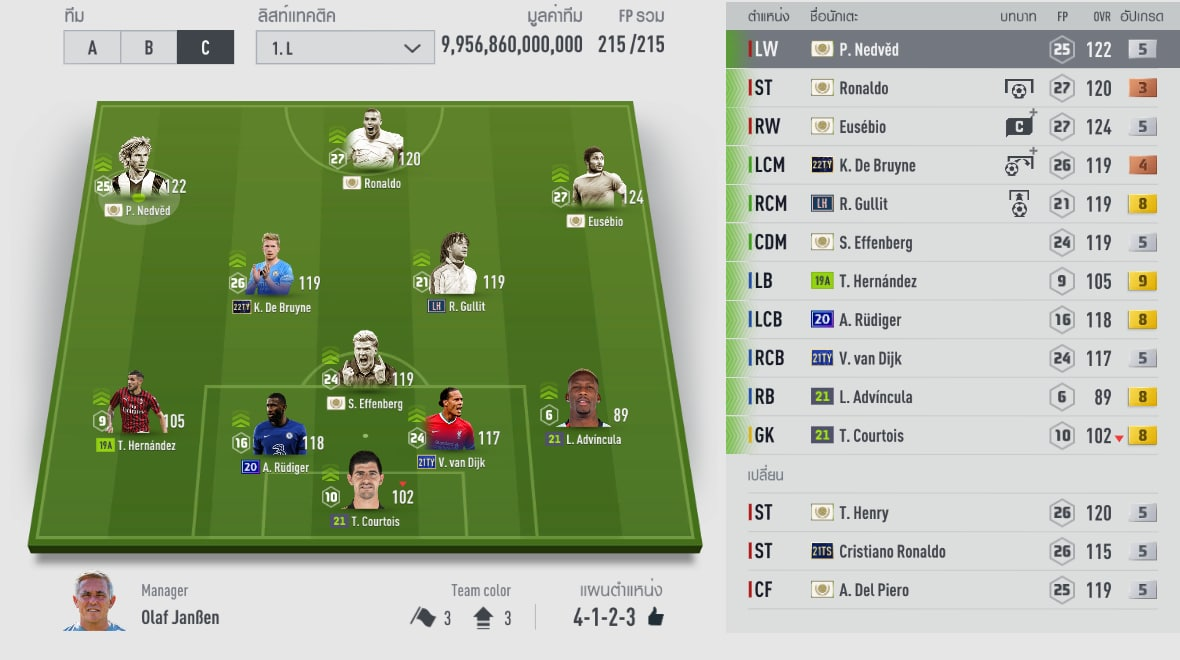1180x660 pixels.
Task: Select S. Effenberg on the pitch
Action: pos(365,366)
